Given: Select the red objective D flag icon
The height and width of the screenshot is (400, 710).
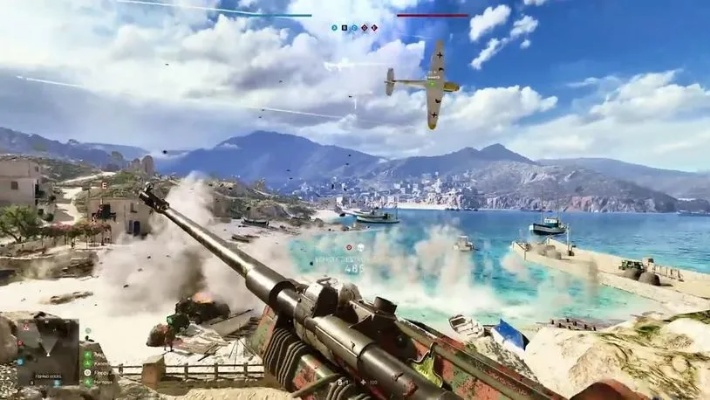Looking at the screenshot, I should 365,28.
